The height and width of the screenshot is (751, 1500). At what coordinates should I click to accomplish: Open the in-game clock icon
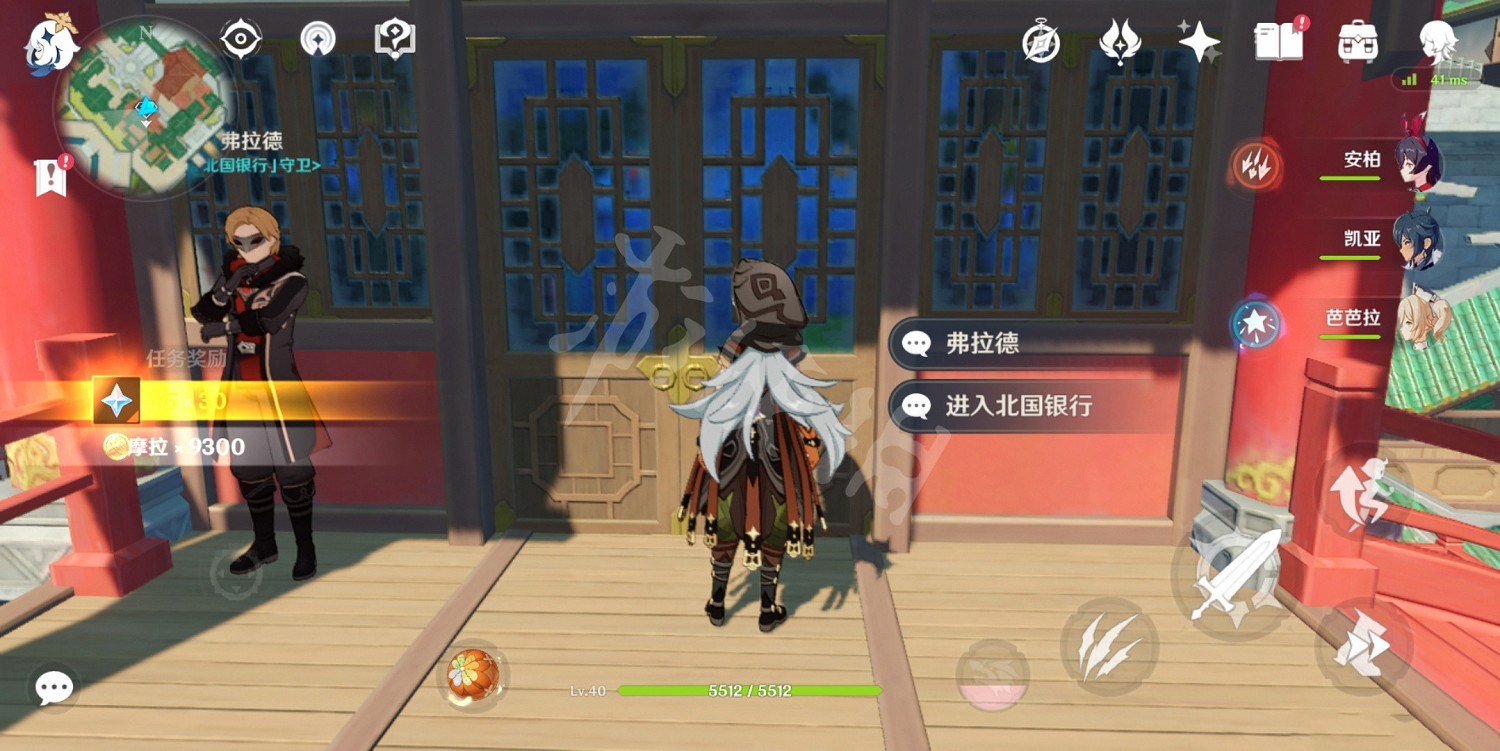(x=1040, y=42)
